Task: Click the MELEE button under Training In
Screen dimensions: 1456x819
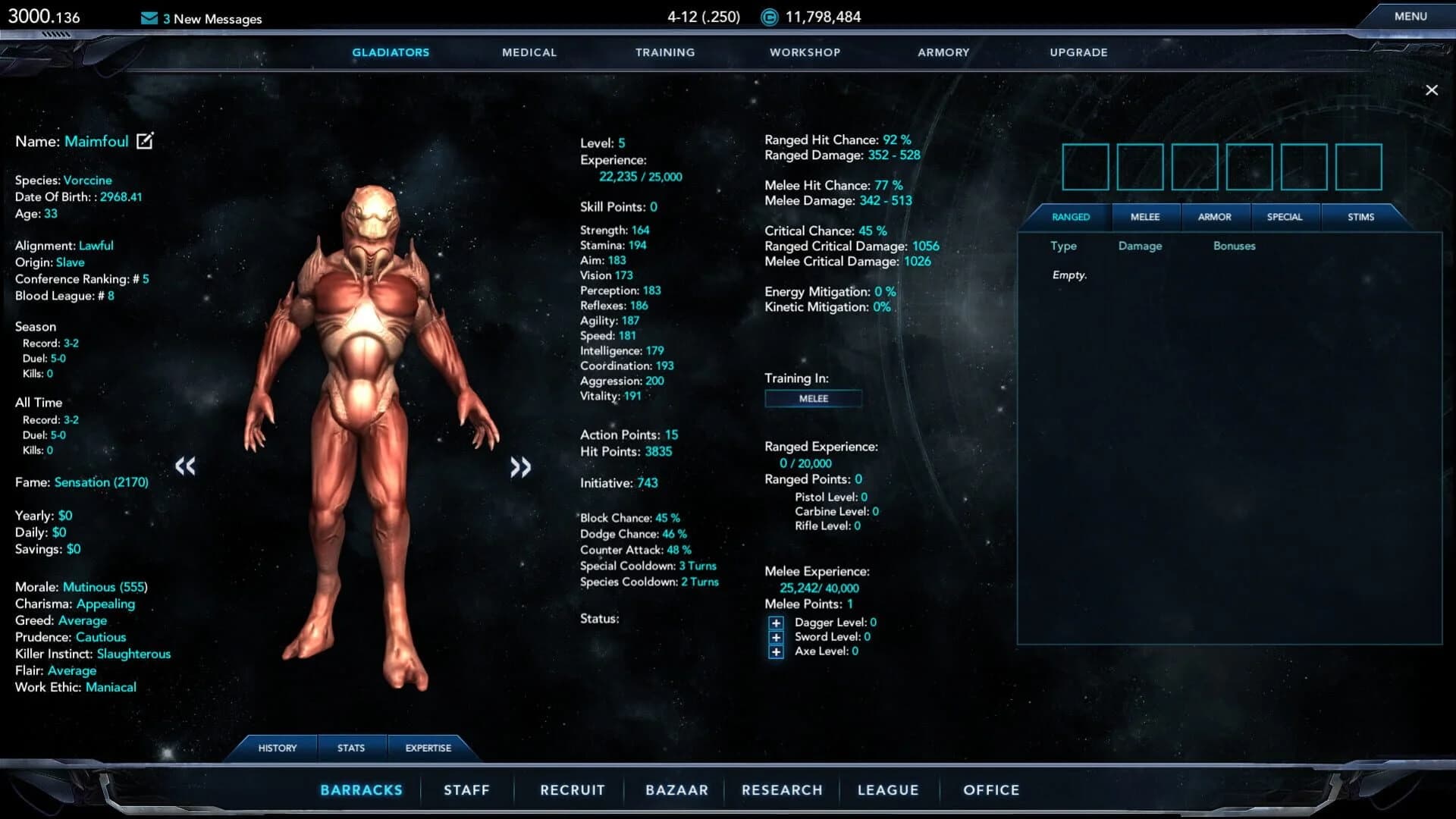Action: tap(813, 398)
